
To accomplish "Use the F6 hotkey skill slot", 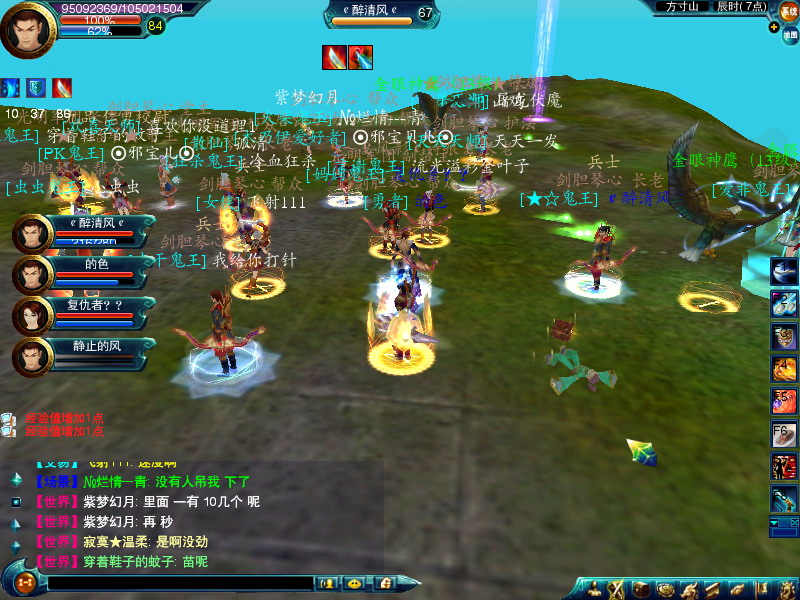I will point(784,433).
